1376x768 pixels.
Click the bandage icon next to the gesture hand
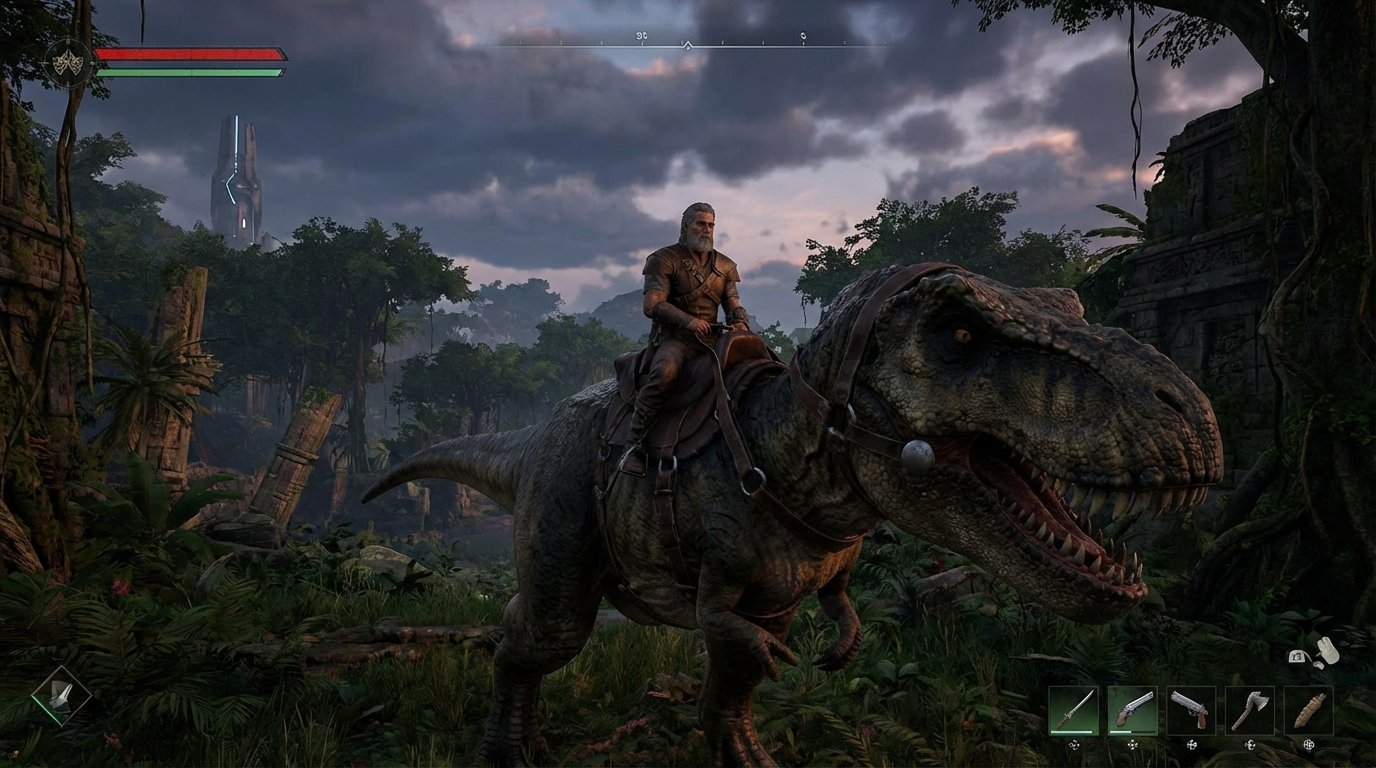(1296, 657)
